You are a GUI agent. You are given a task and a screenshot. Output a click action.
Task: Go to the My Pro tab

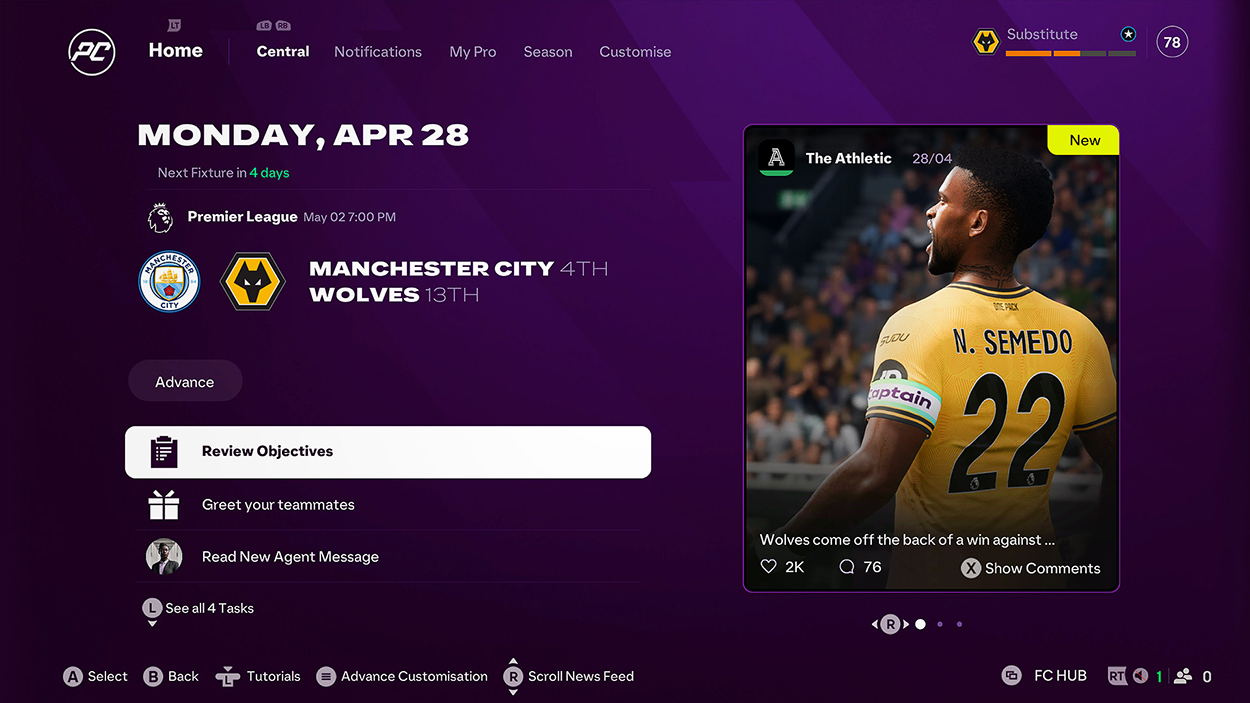point(473,52)
